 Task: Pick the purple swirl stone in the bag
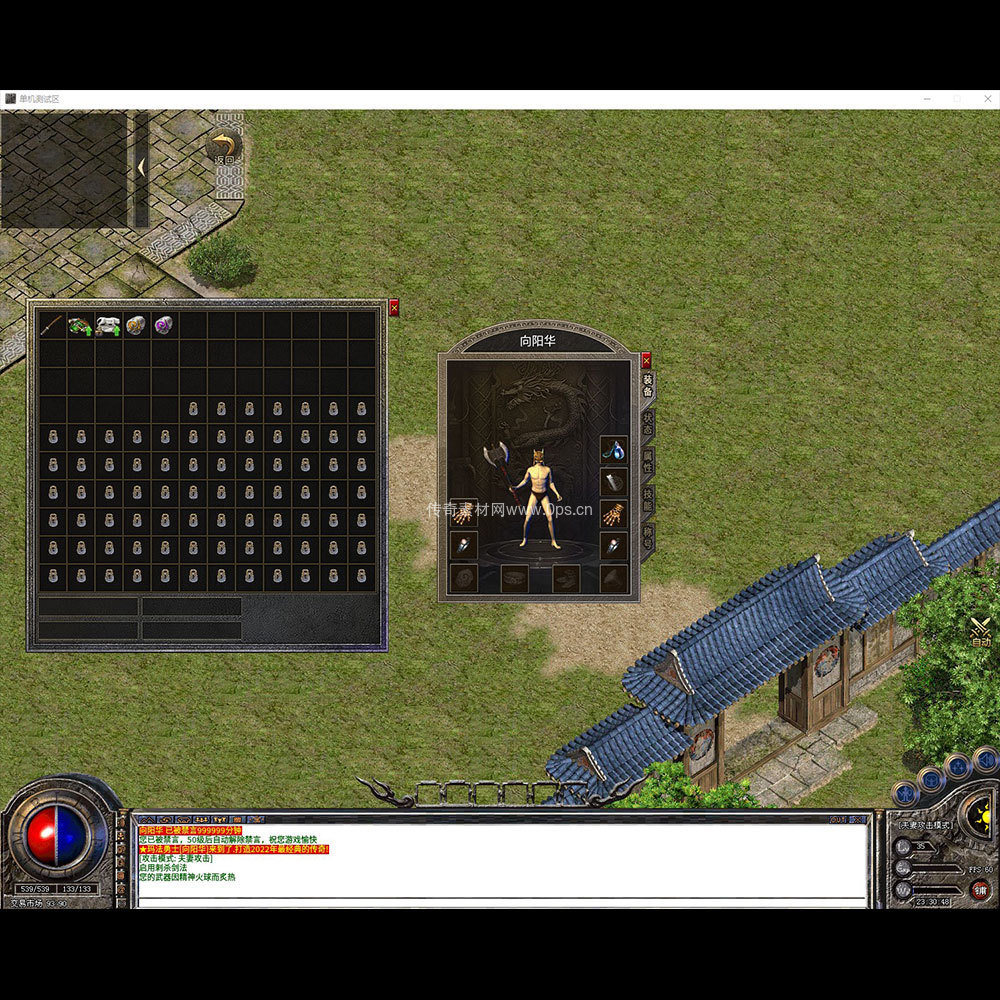tap(163, 325)
